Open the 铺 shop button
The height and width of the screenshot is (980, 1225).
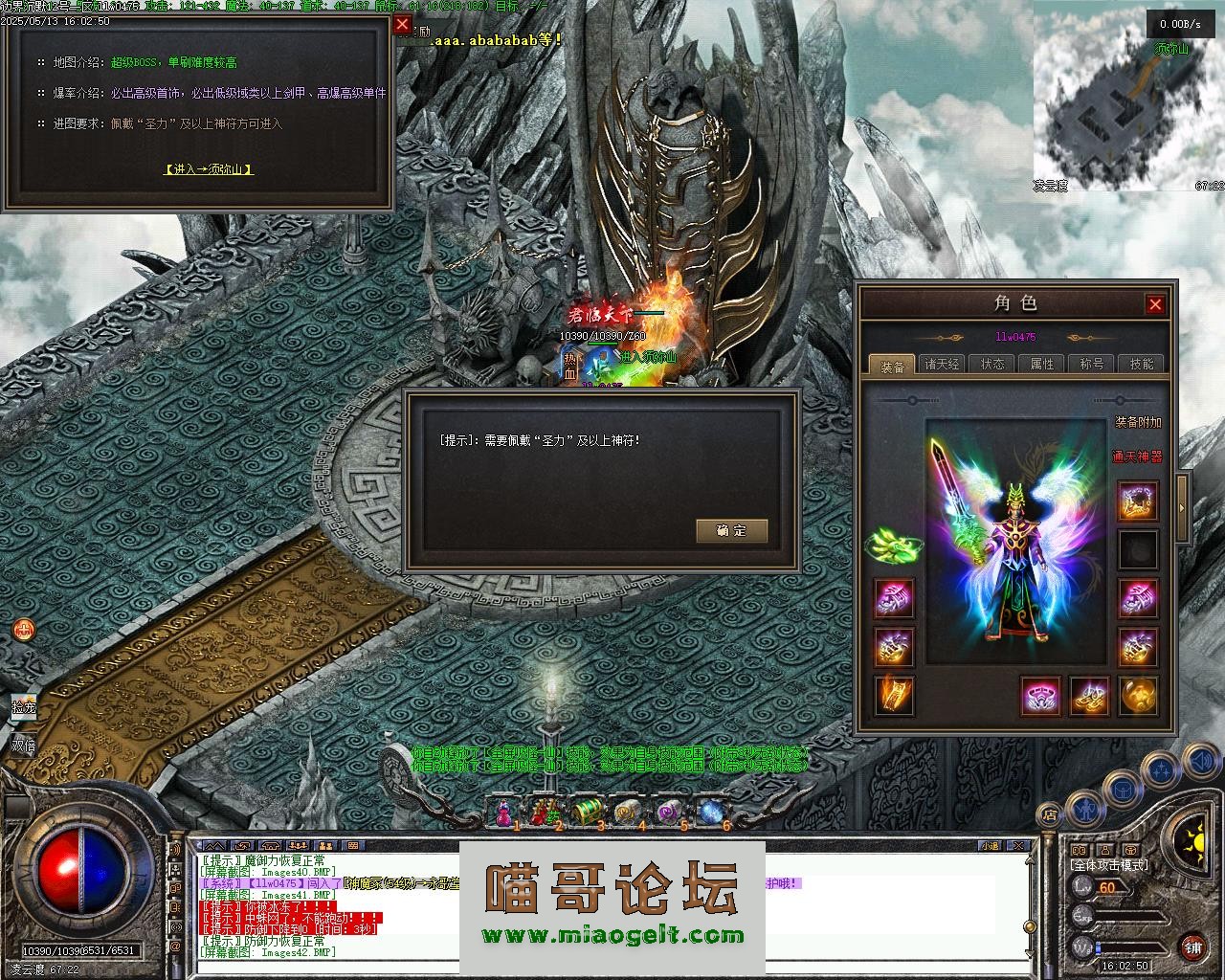pos(1192,947)
